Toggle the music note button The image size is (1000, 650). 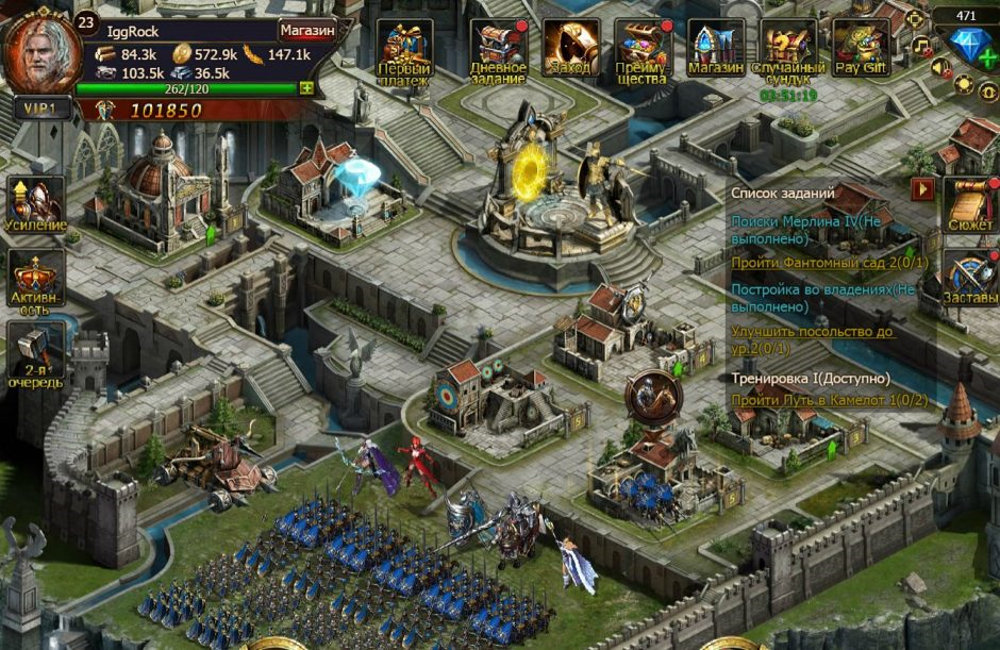click(x=922, y=46)
